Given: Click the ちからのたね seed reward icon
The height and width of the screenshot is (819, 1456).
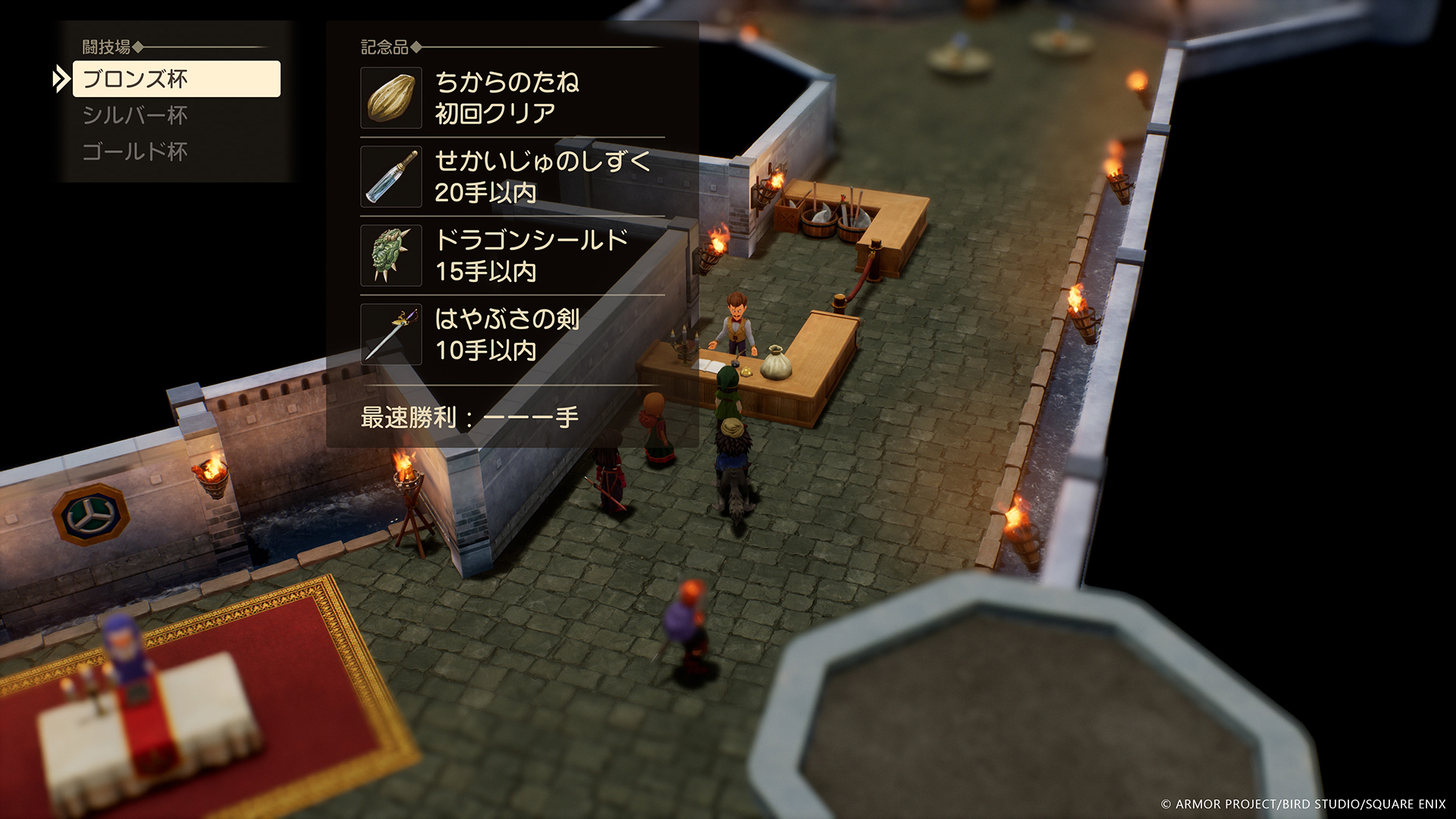Looking at the screenshot, I should (391, 98).
